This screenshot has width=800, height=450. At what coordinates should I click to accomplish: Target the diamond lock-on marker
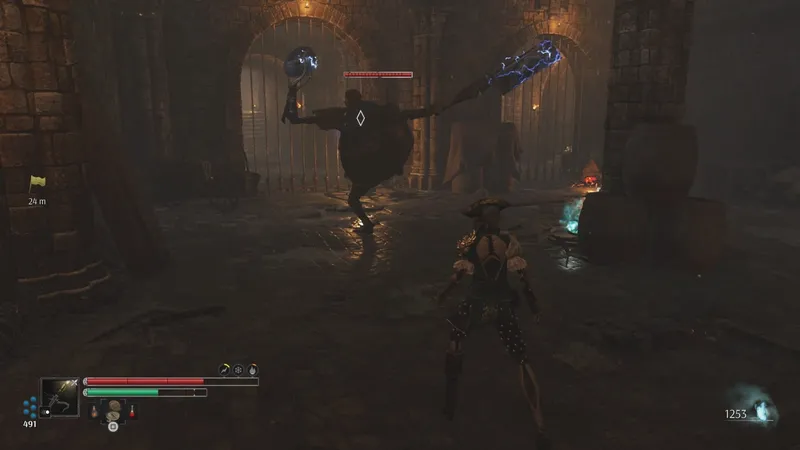tap(360, 118)
